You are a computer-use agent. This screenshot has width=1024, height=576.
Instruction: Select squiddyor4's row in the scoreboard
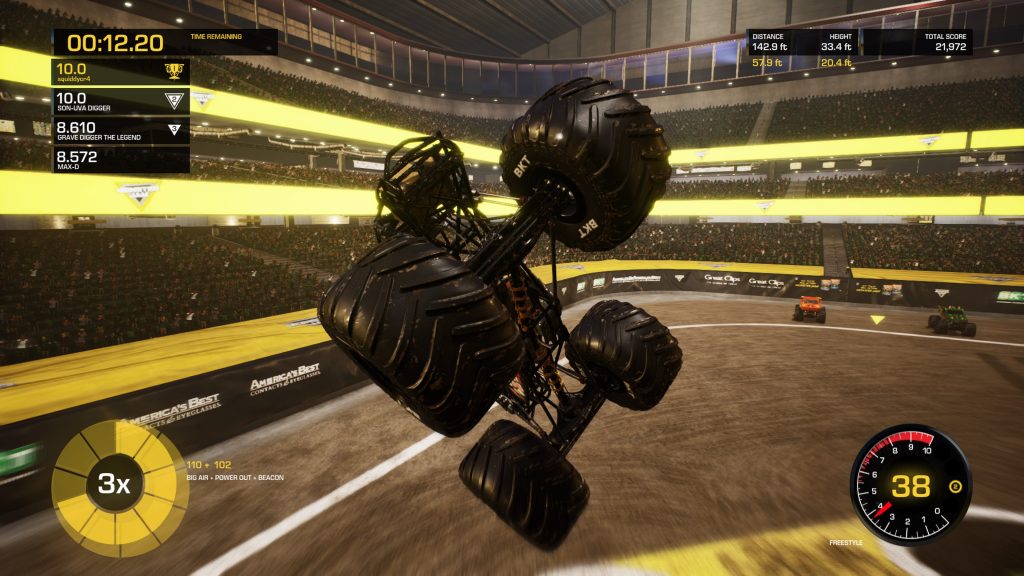point(120,71)
